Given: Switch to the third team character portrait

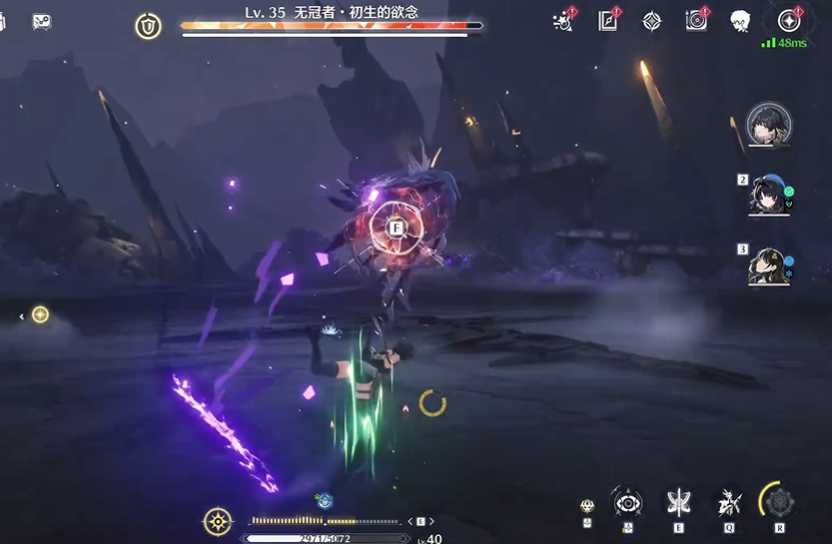Looking at the screenshot, I should click(x=768, y=266).
